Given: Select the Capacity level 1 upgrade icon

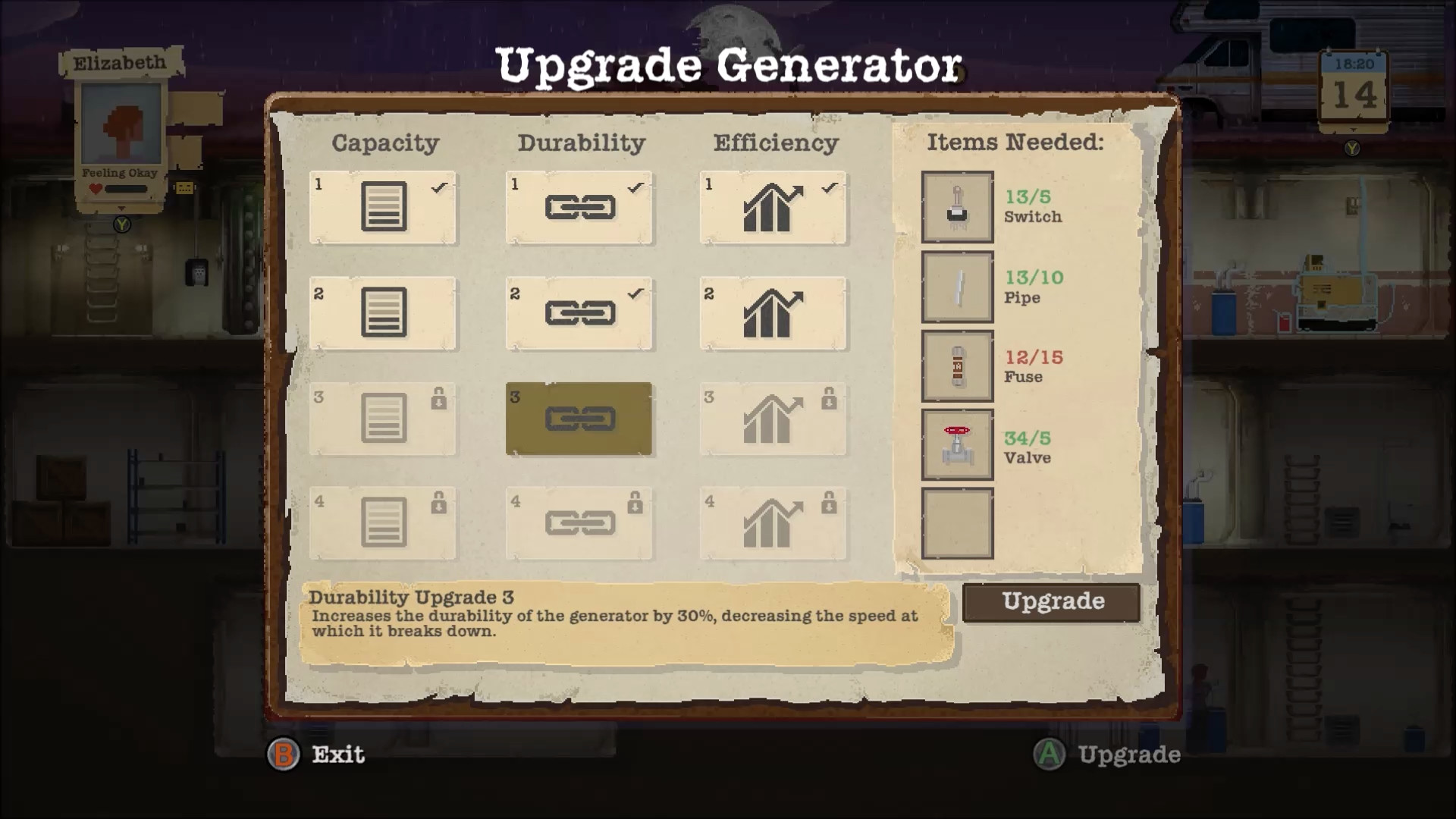Looking at the screenshot, I should coord(383,207).
